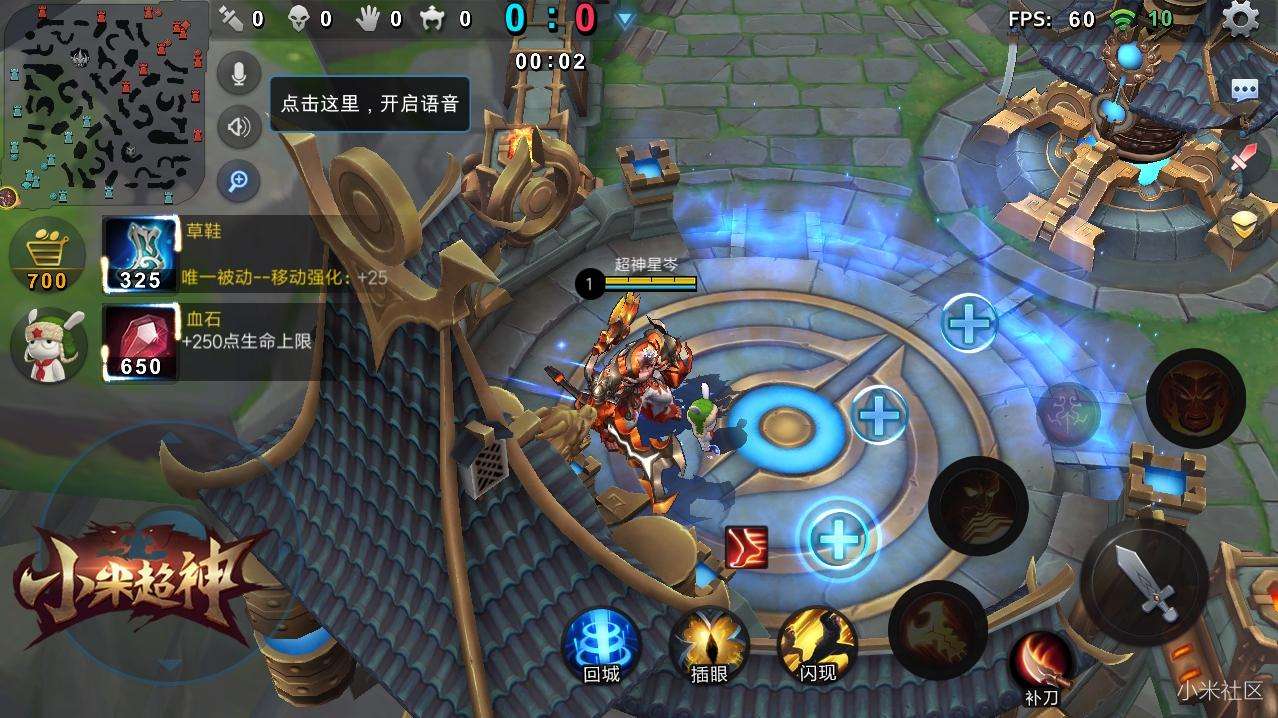
Task: Toggle the speaker sound button
Action: [239, 127]
